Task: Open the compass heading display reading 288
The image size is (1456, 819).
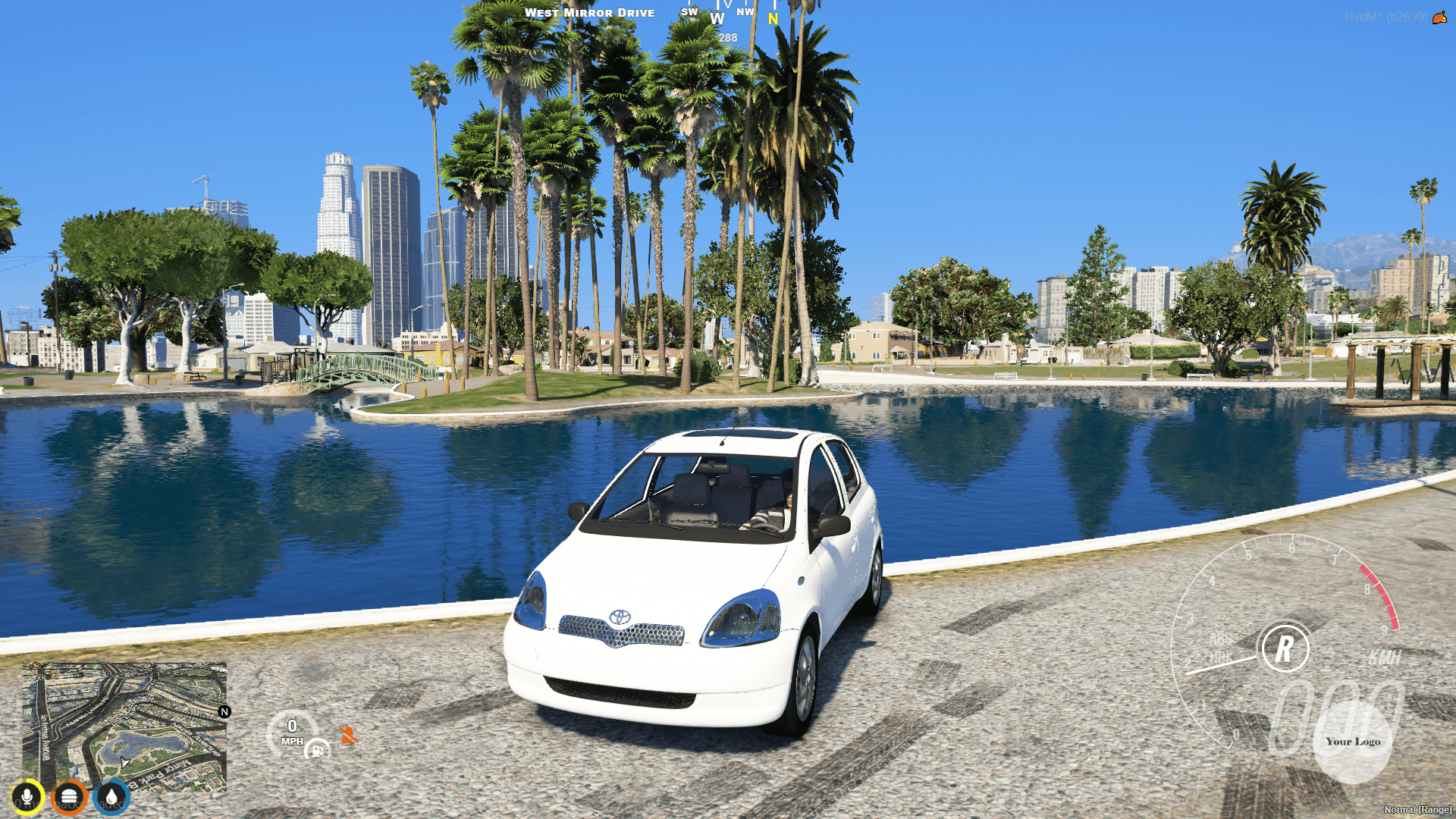Action: 726,36
